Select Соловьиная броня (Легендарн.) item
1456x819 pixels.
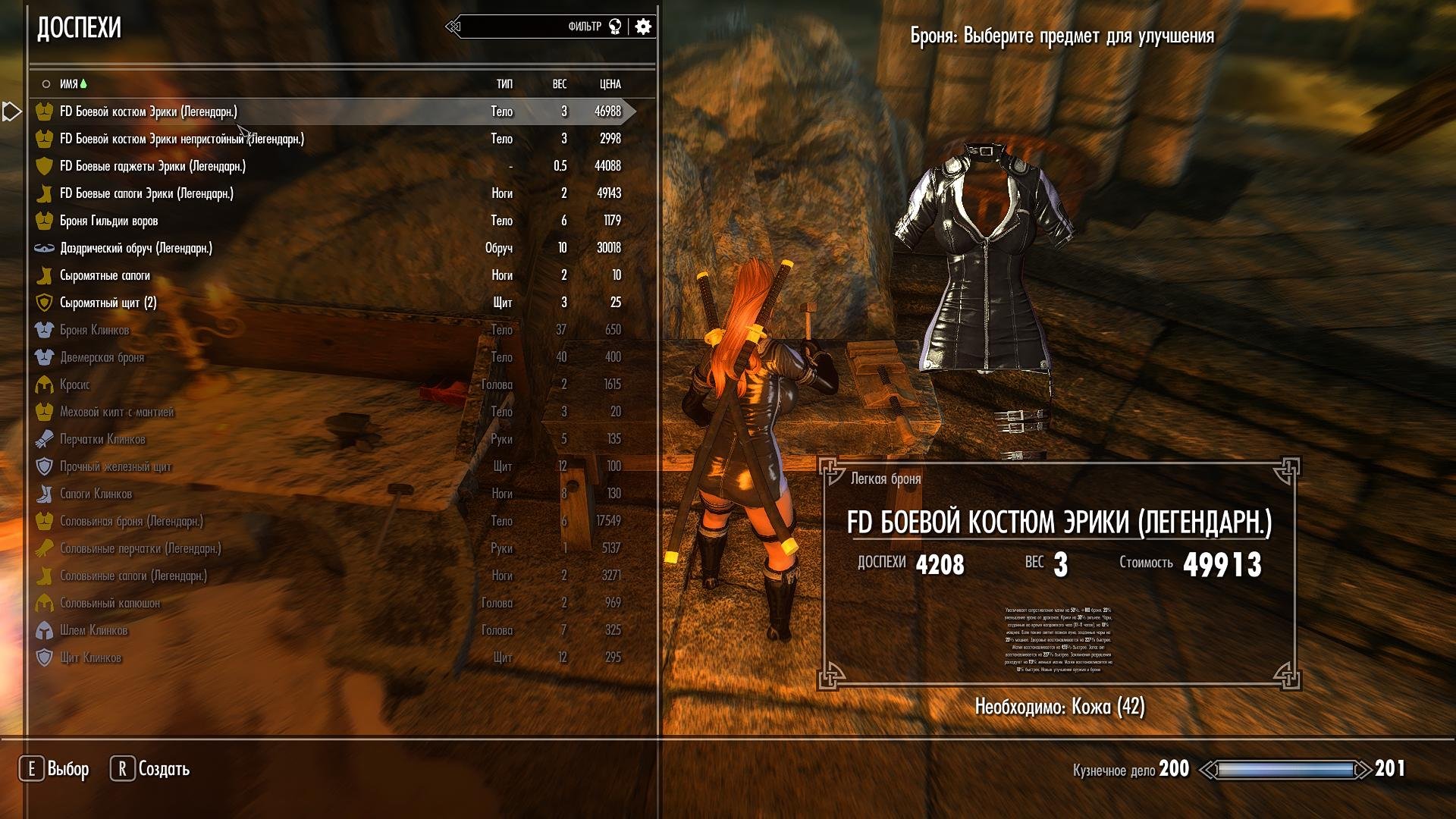point(131,521)
